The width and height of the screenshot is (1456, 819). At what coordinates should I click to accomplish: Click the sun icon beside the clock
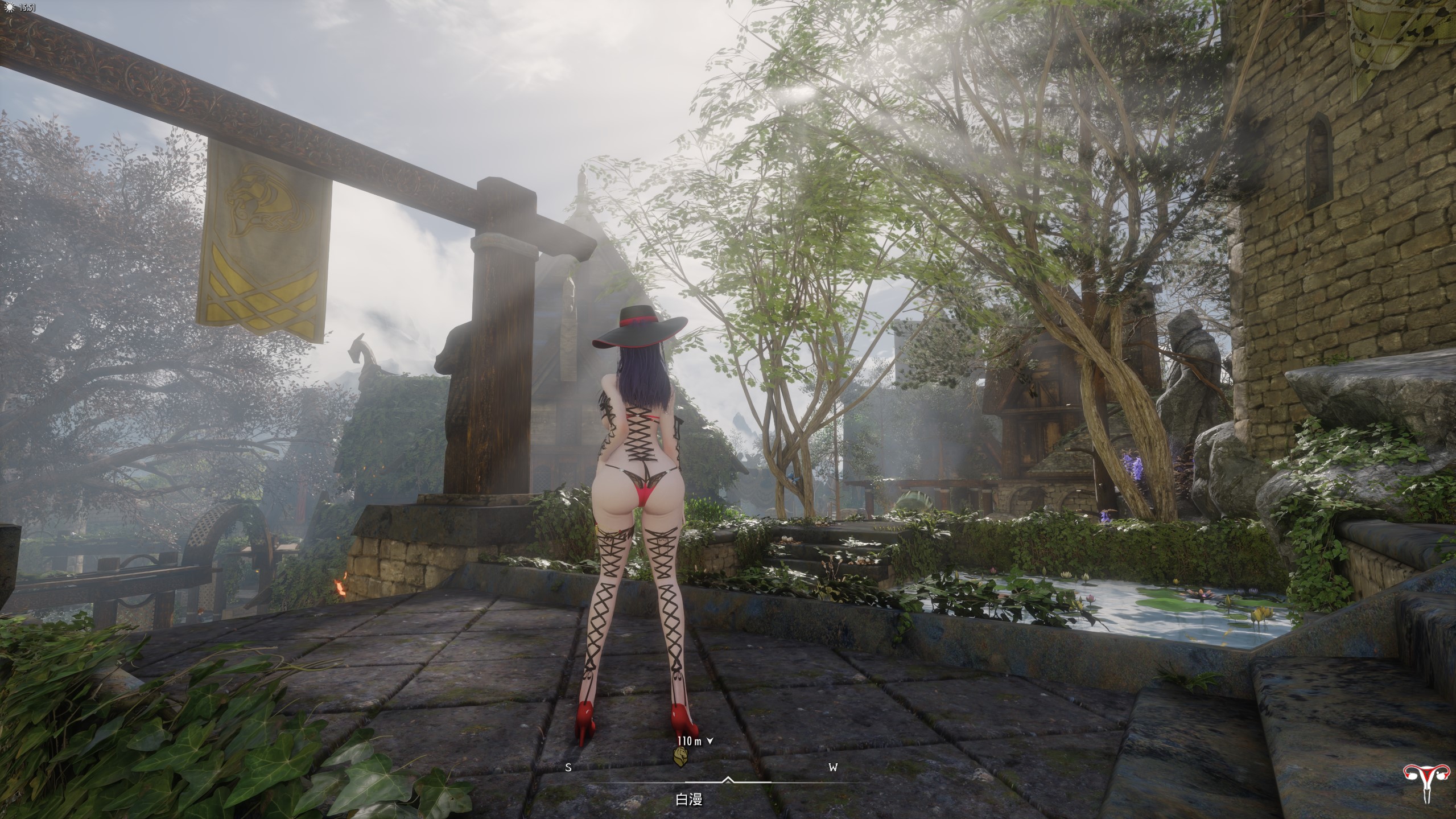point(7,8)
